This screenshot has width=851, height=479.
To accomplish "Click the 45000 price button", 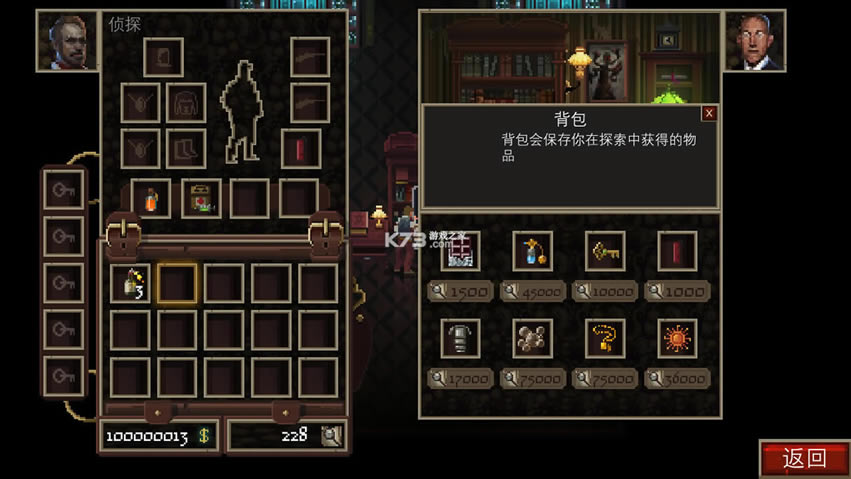I will (532, 292).
